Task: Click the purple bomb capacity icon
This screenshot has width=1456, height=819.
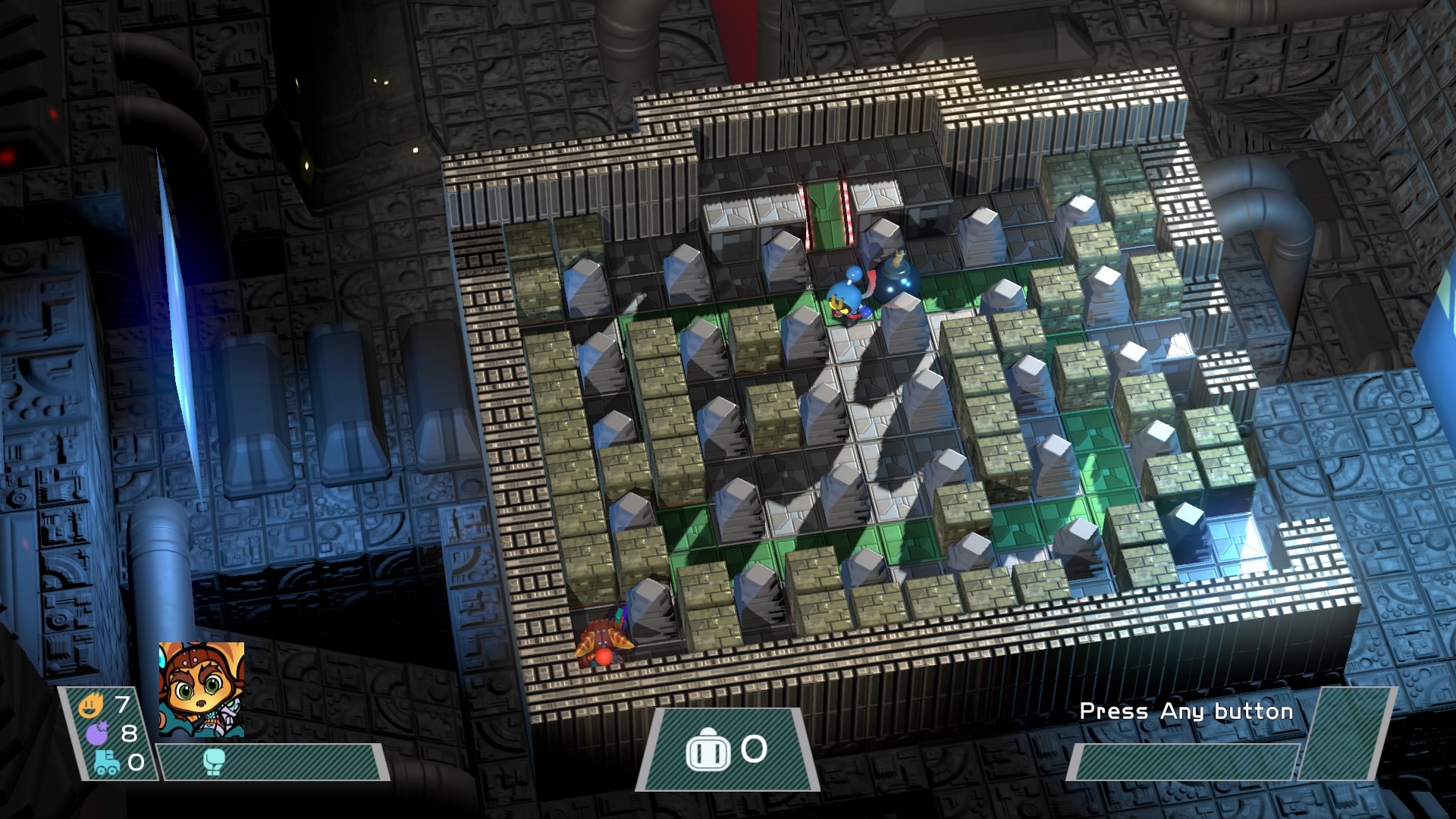Action: 99,734
